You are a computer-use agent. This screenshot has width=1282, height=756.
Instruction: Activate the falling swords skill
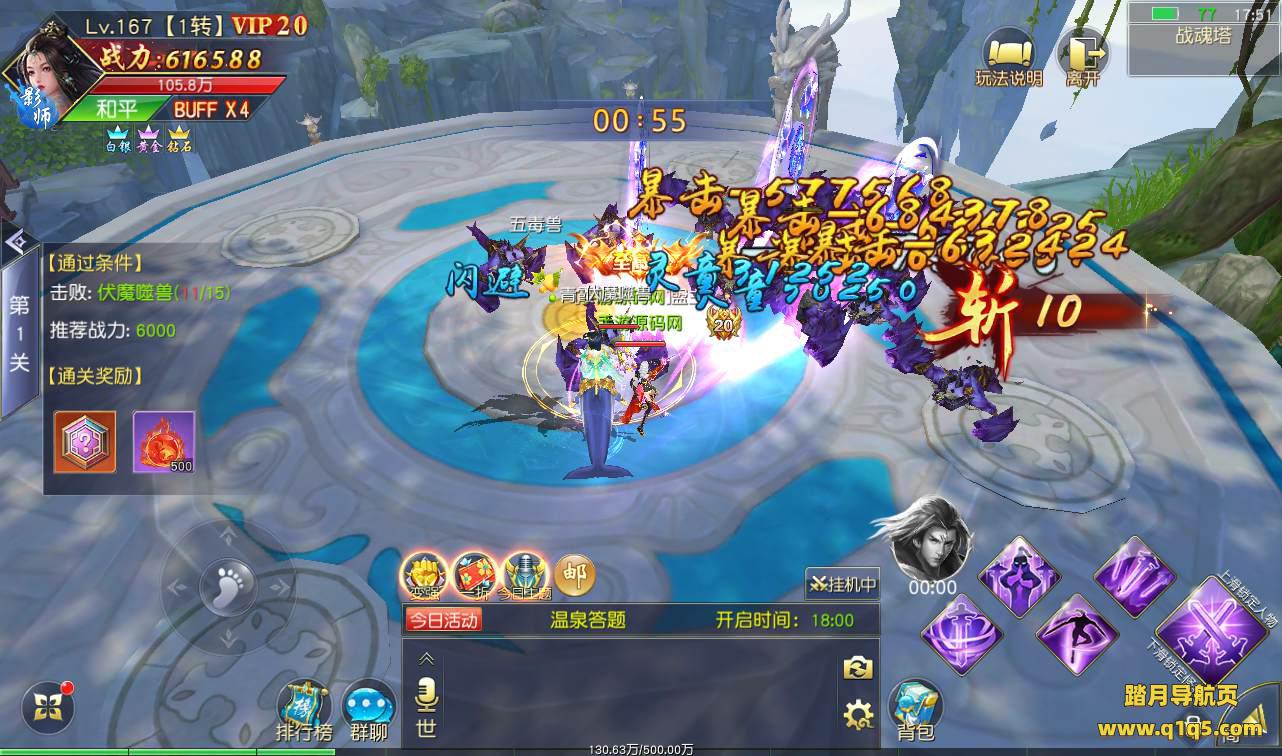point(1134,575)
